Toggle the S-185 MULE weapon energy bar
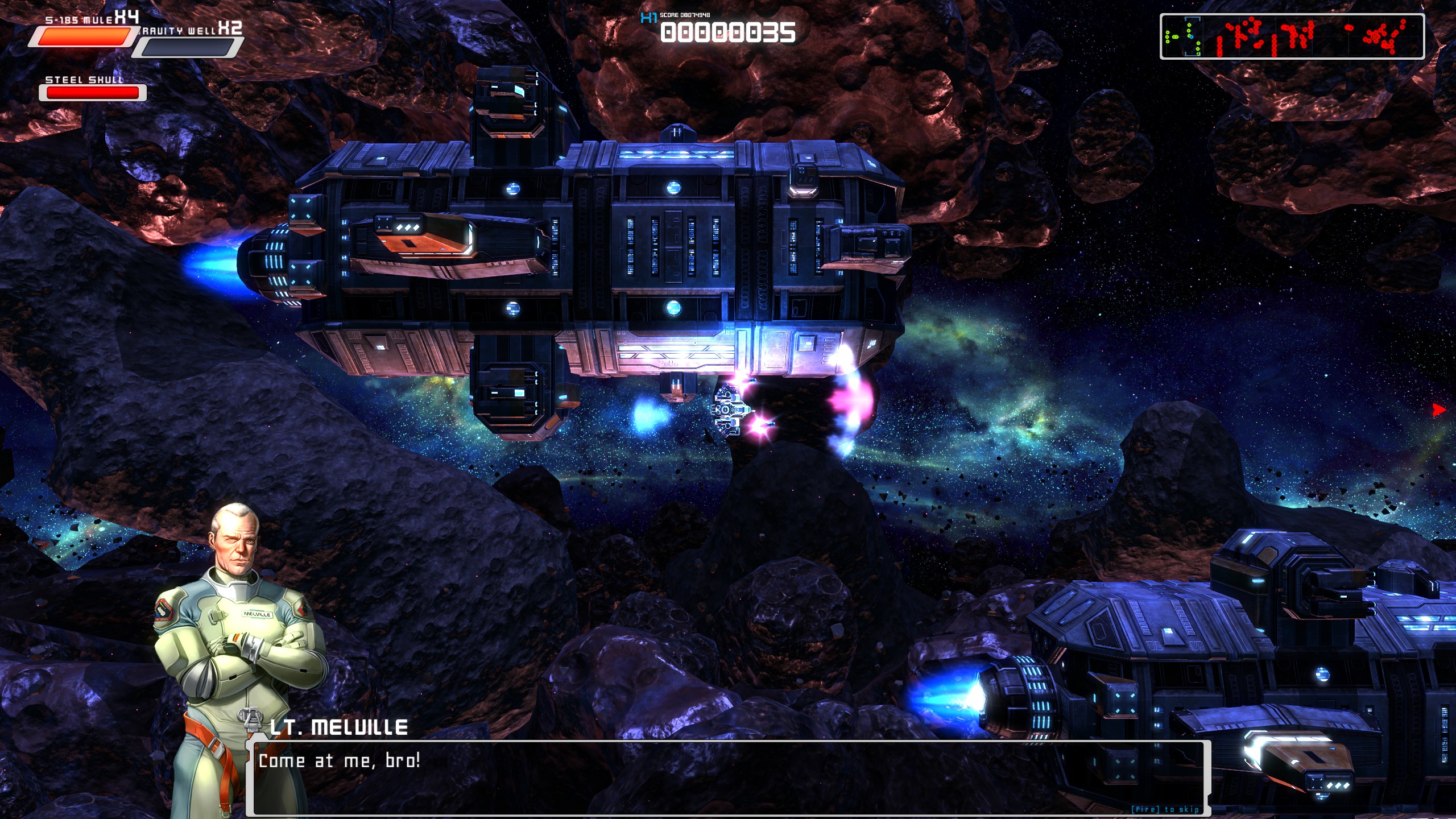This screenshot has height=819, width=1456. (84, 37)
